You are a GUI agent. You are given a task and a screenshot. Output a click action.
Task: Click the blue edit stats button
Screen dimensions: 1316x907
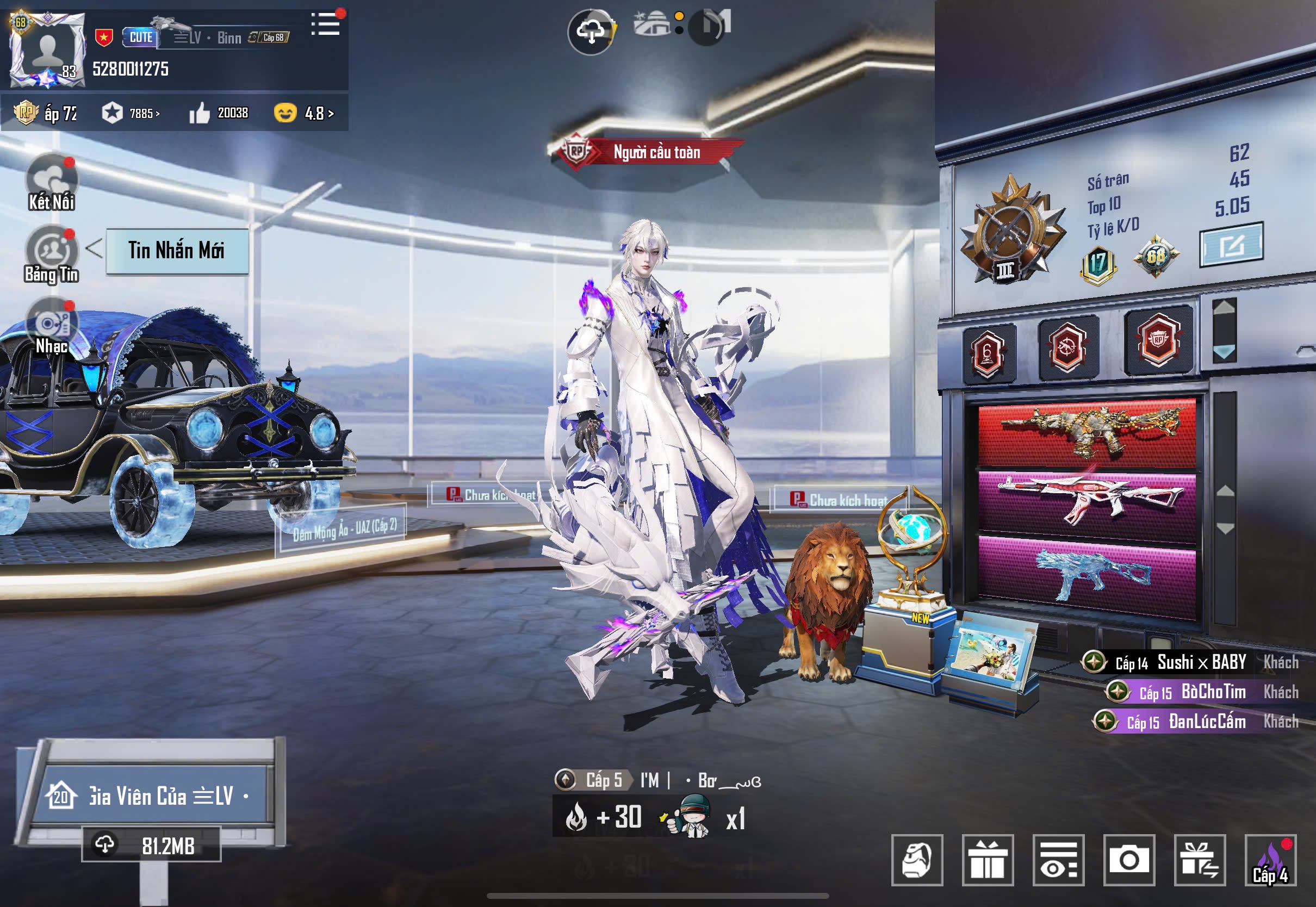pos(1231,245)
